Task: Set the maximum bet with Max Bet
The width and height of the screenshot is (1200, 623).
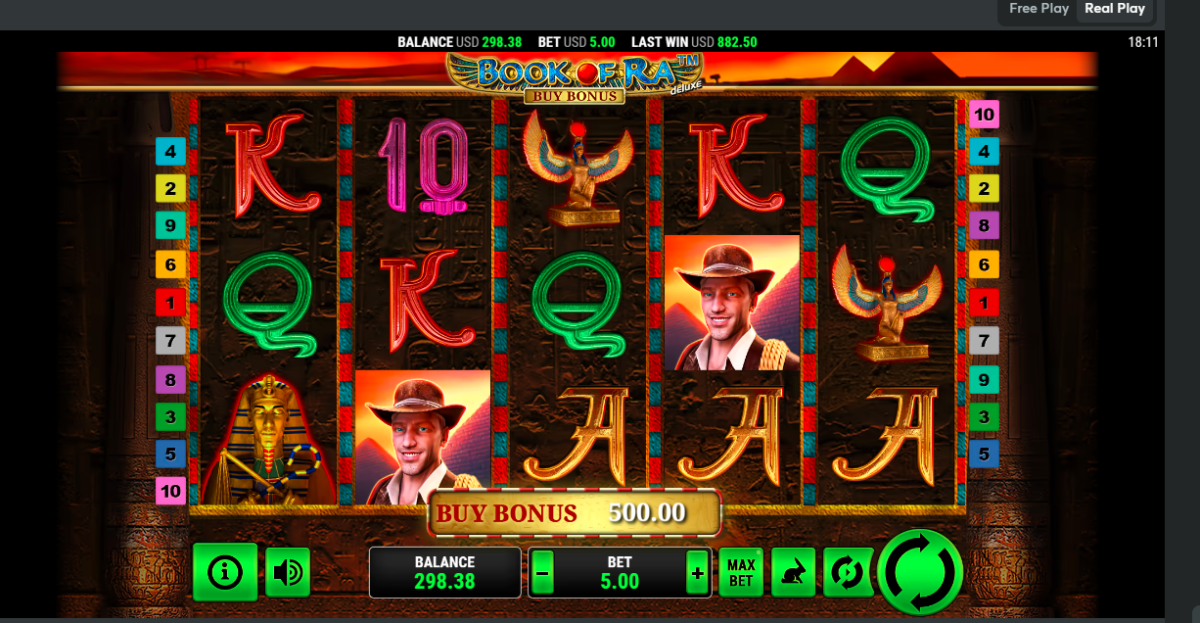Action: click(741, 573)
